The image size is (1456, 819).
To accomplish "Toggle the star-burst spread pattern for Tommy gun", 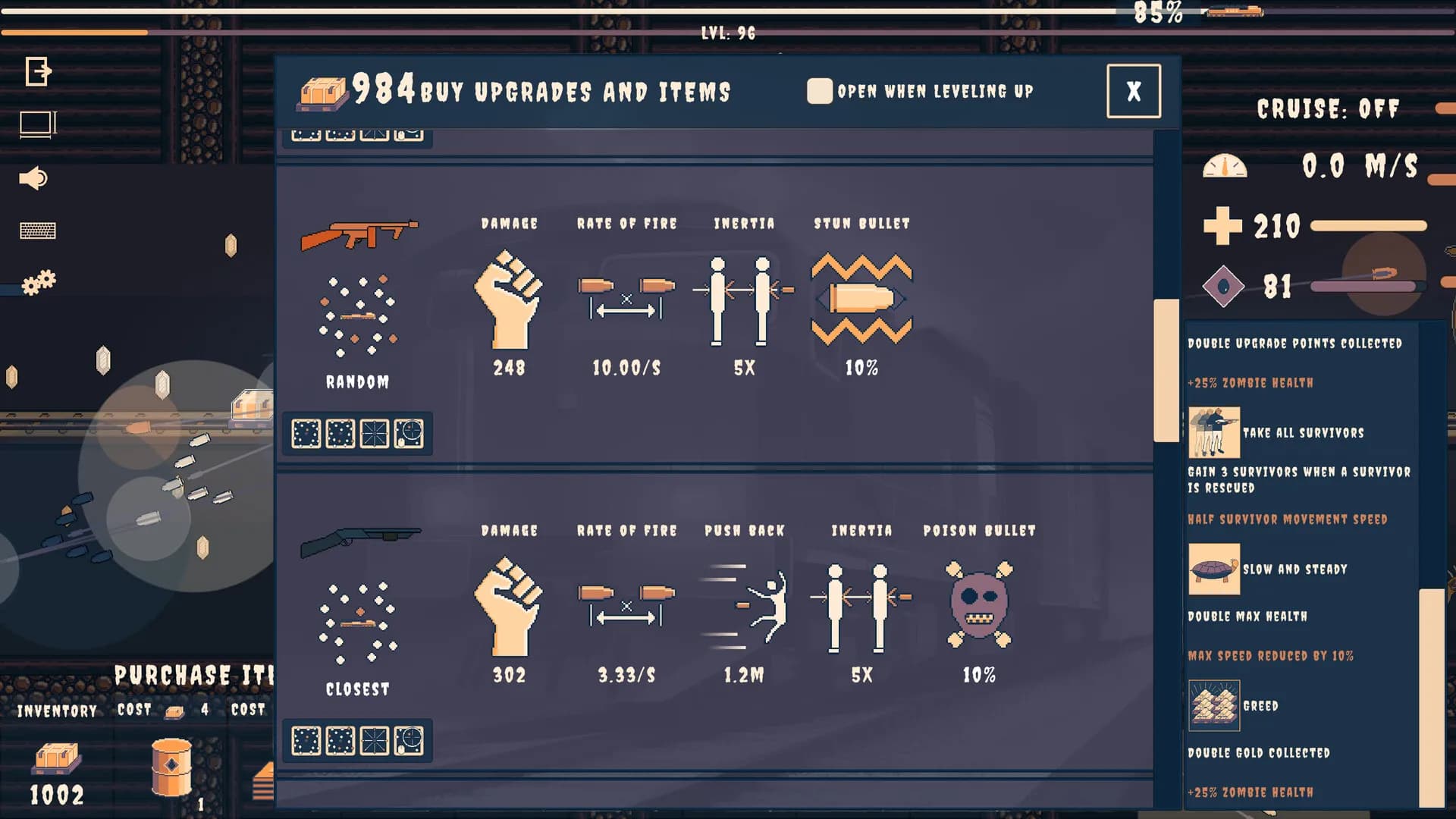I will click(375, 433).
